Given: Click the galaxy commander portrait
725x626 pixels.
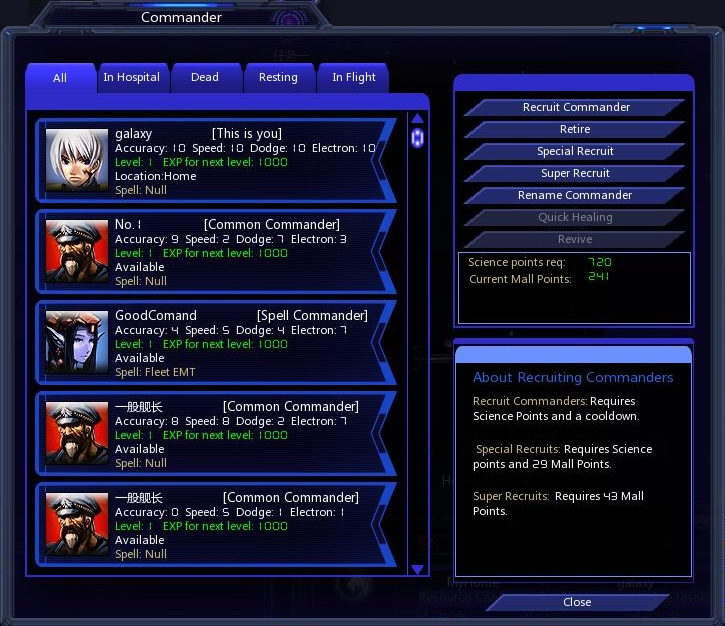Looking at the screenshot, I should click(77, 161).
